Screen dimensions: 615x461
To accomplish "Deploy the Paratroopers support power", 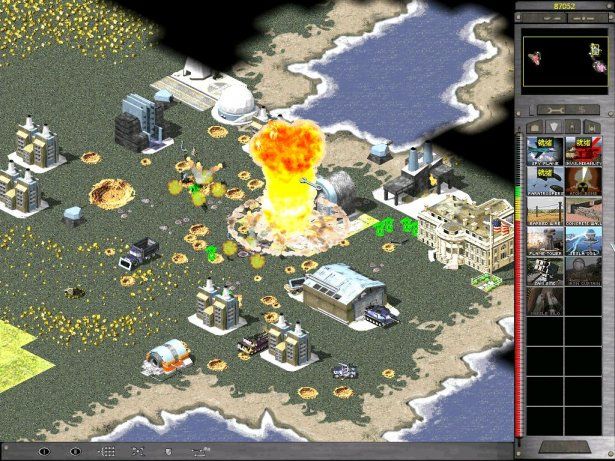I will pos(545,179).
